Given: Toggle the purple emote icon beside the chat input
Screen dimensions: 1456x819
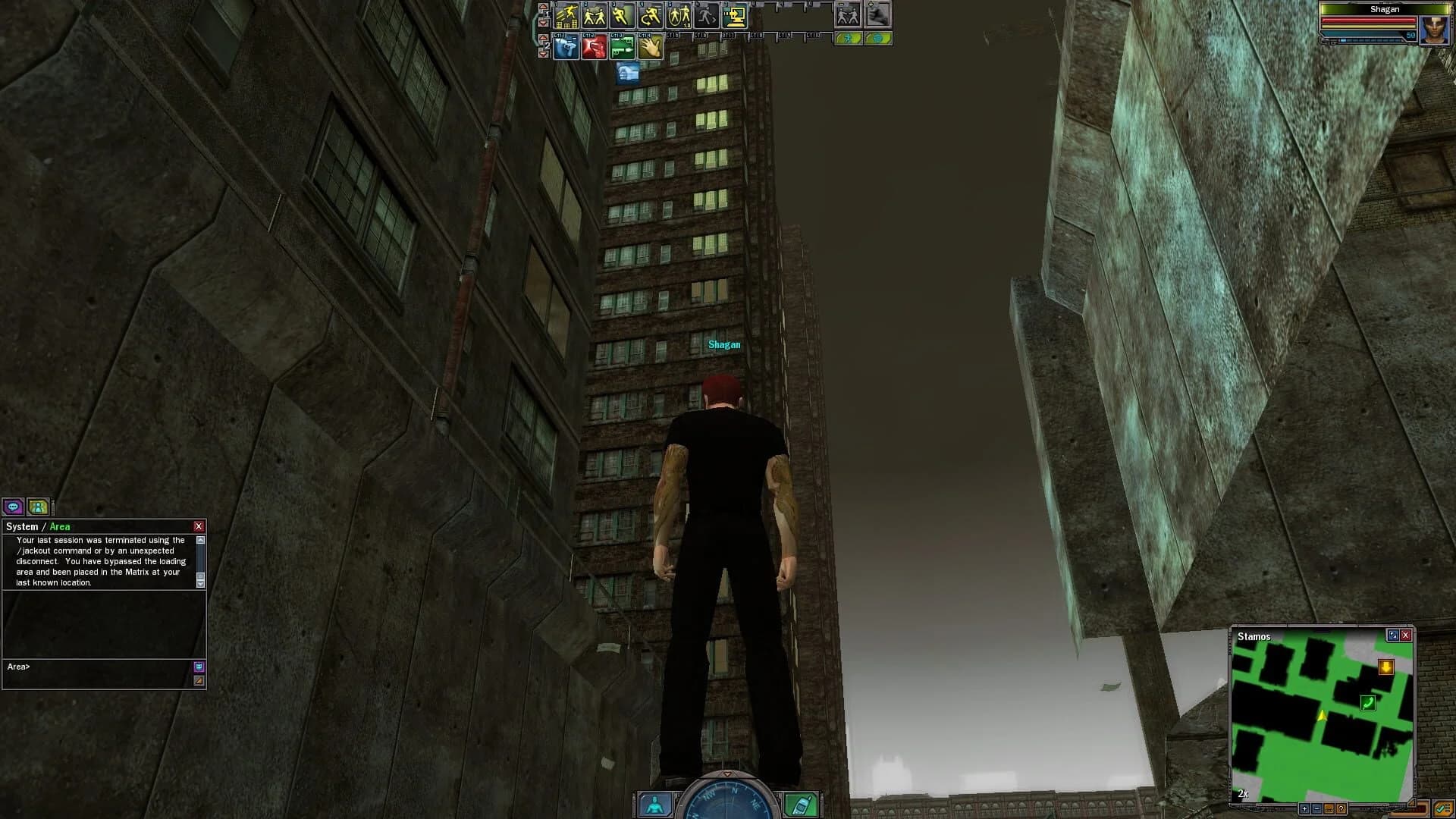Looking at the screenshot, I should [199, 667].
